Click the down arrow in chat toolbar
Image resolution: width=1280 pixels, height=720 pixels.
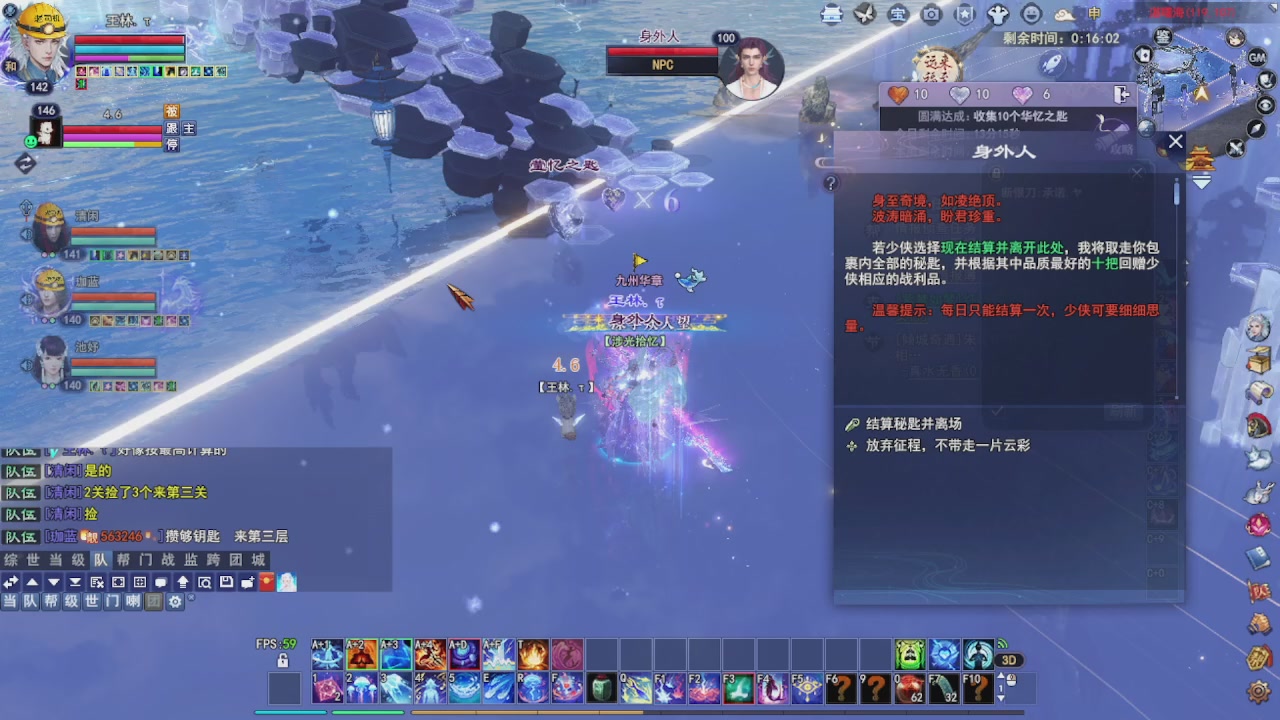click(x=54, y=583)
